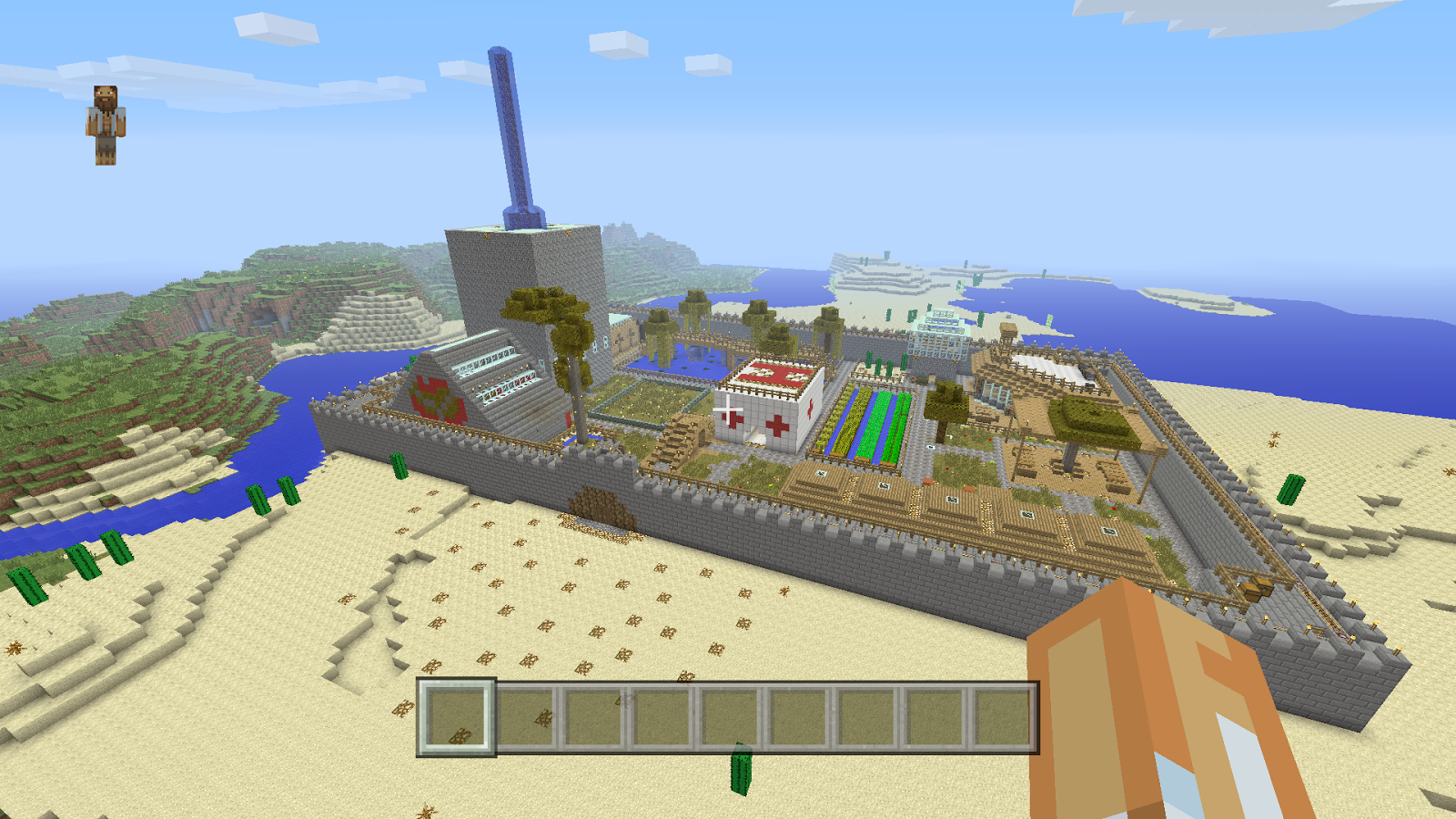Screen dimensions: 1456x819
Task: Click the floating player character in the sky
Action: pyautogui.click(x=106, y=123)
